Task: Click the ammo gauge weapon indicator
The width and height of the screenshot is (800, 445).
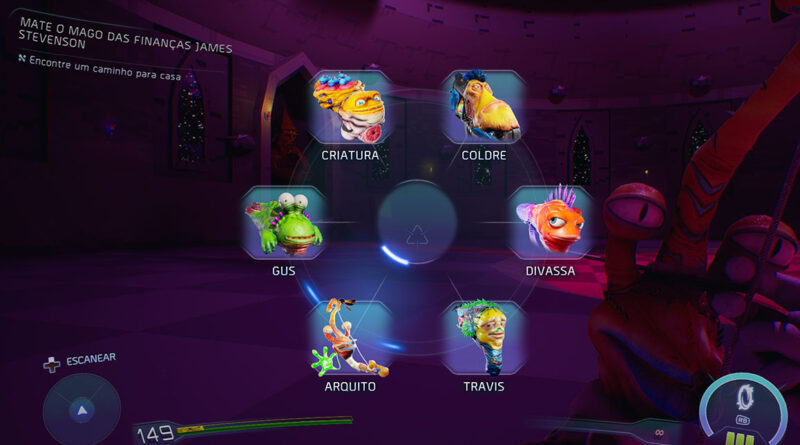Action: [x=743, y=407]
